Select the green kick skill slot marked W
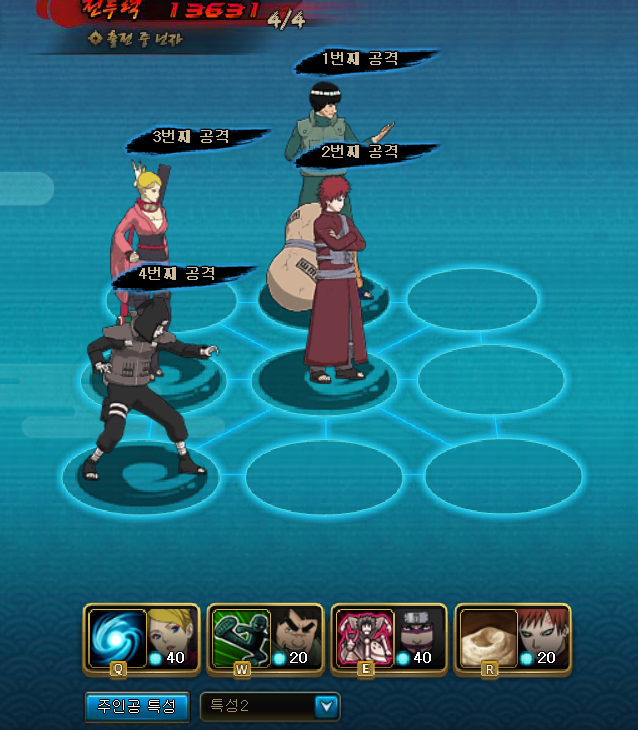The height and width of the screenshot is (730, 638). pyautogui.click(x=242, y=638)
